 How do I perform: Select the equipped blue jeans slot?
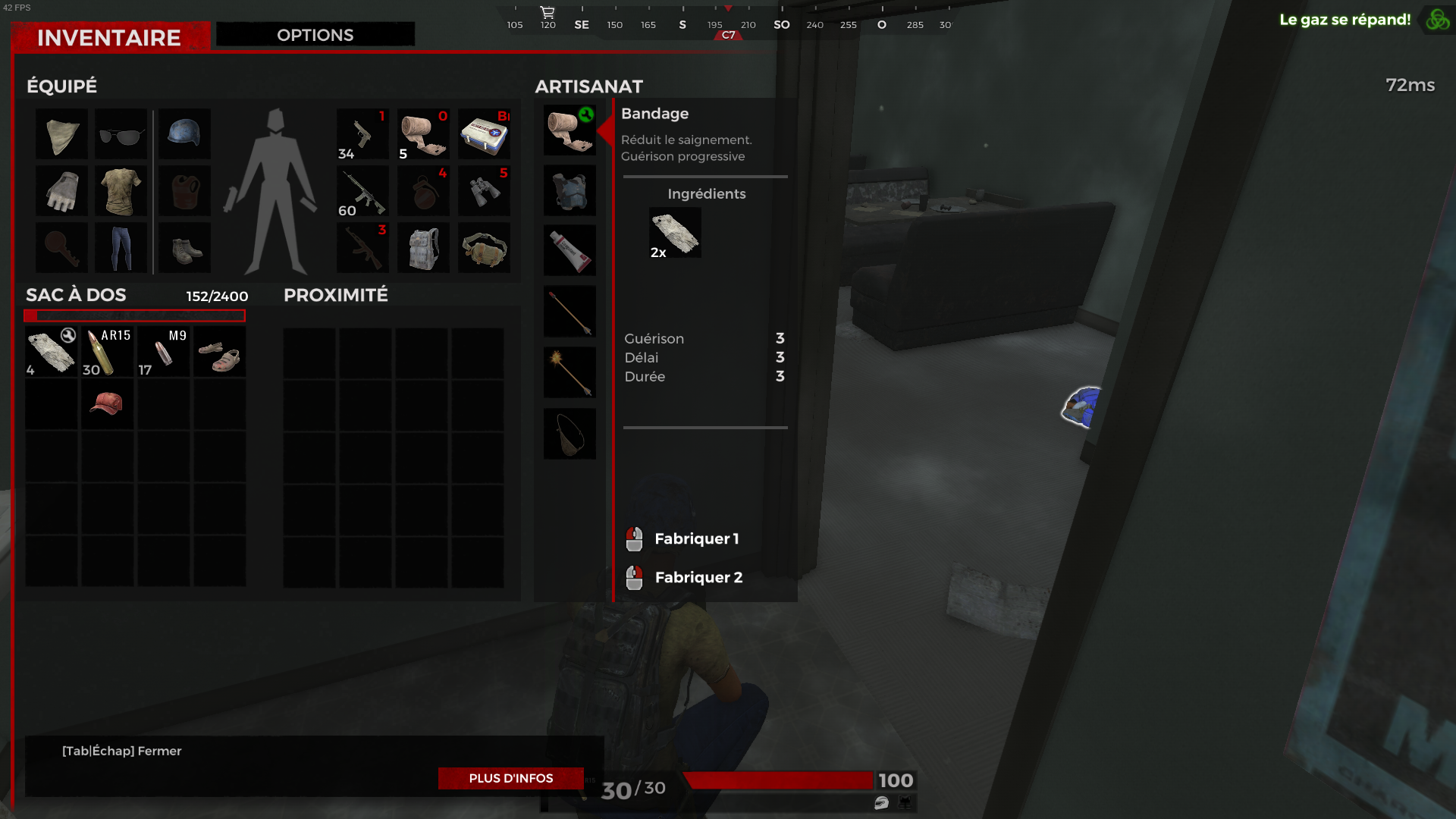click(x=121, y=248)
